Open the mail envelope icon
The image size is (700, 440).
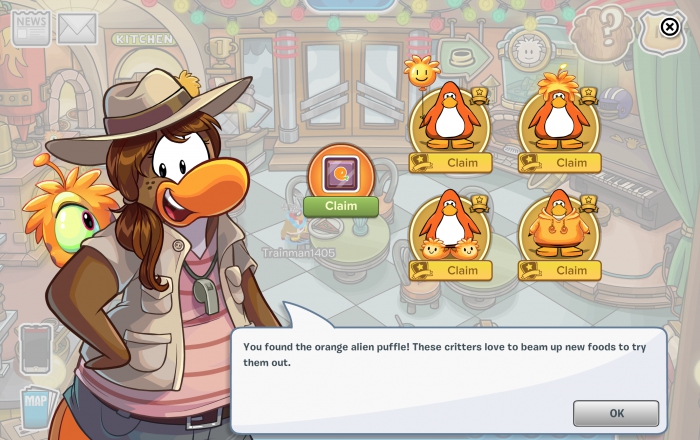click(x=76, y=29)
